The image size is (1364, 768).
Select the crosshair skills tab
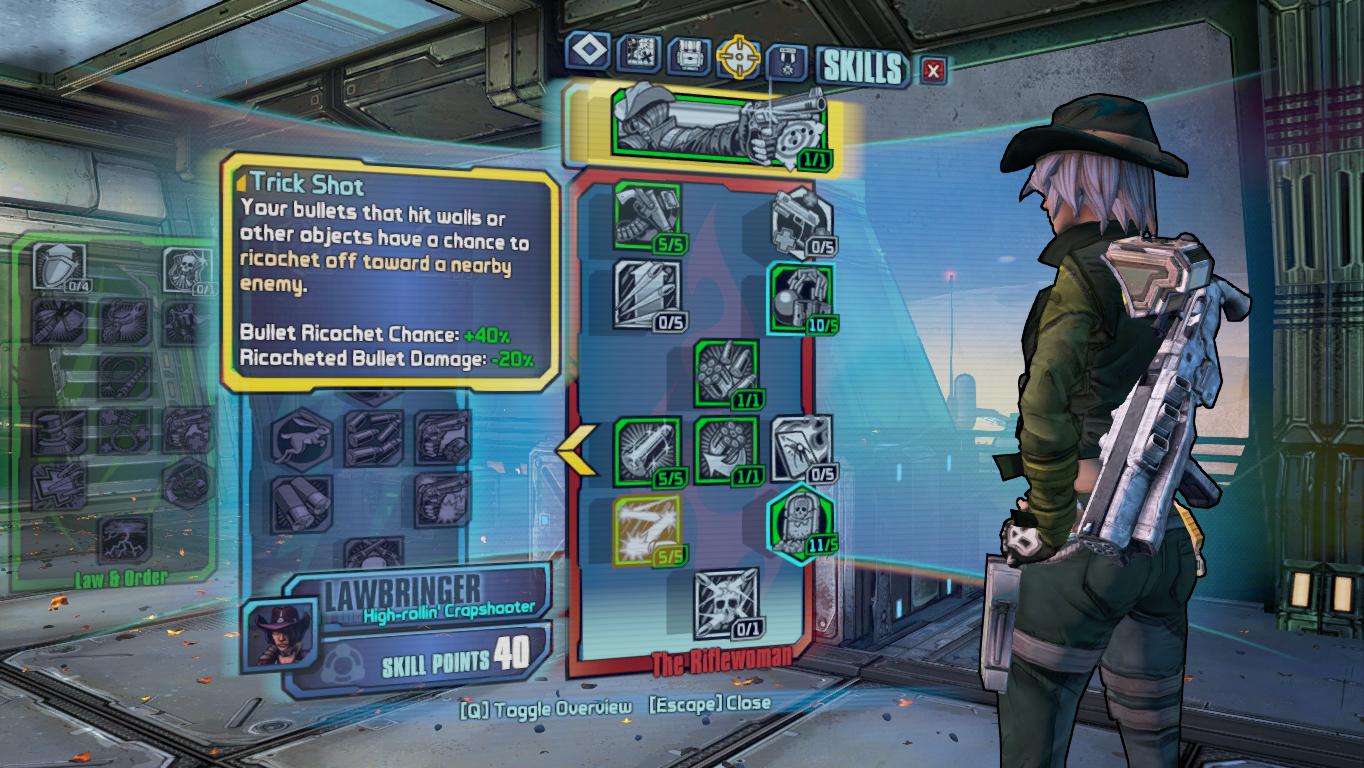[738, 57]
